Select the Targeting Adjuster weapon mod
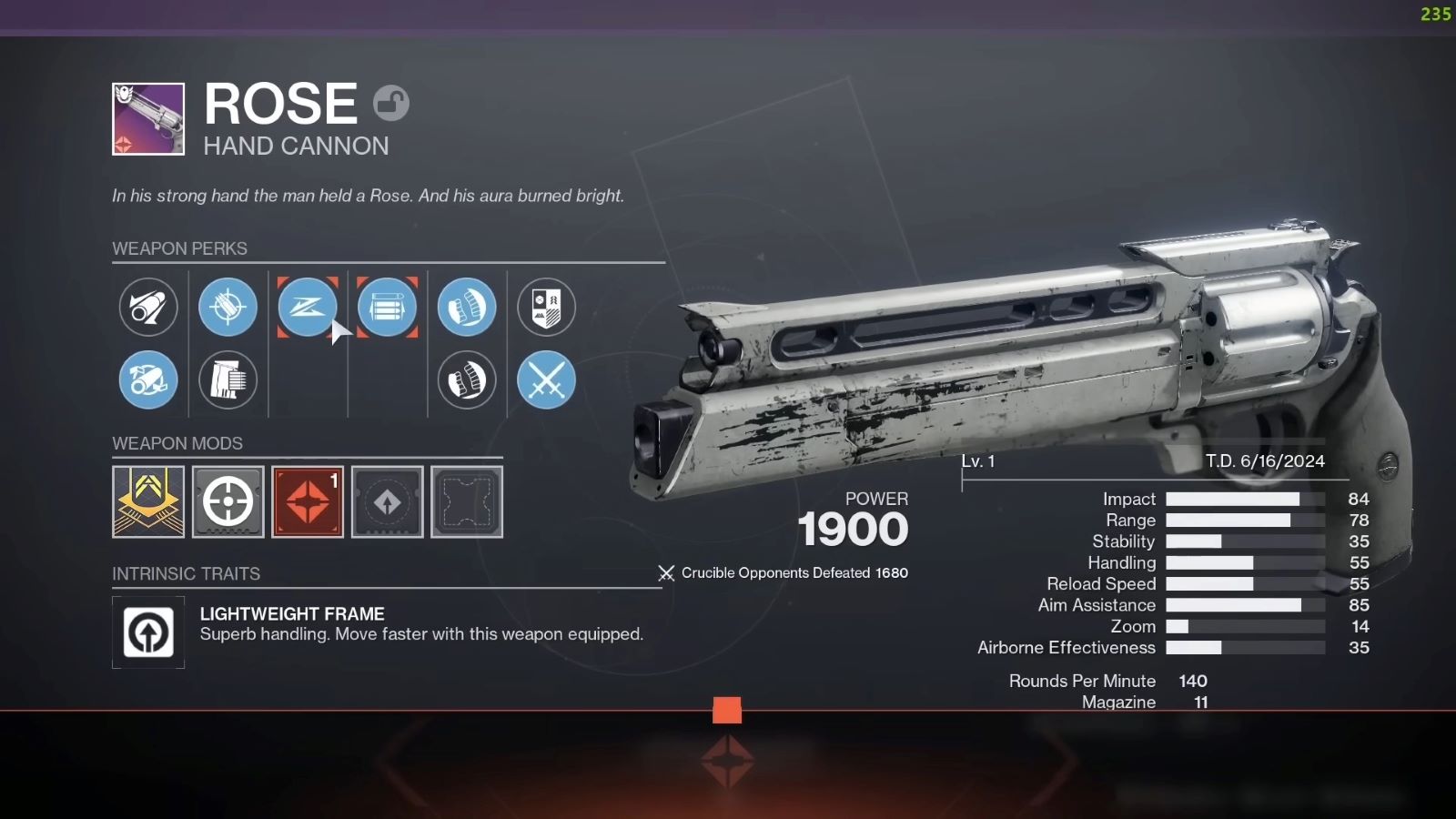The width and height of the screenshot is (1456, 819). [x=227, y=501]
